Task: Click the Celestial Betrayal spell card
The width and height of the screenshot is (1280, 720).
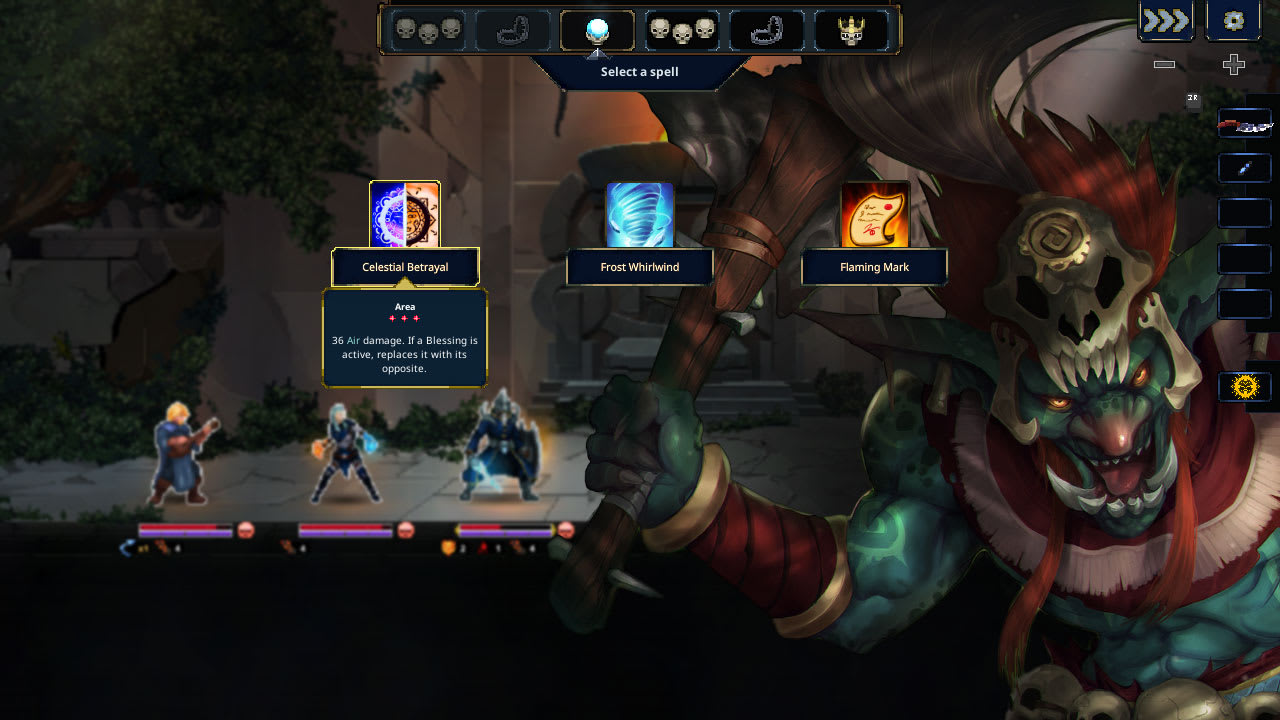Action: pos(404,213)
